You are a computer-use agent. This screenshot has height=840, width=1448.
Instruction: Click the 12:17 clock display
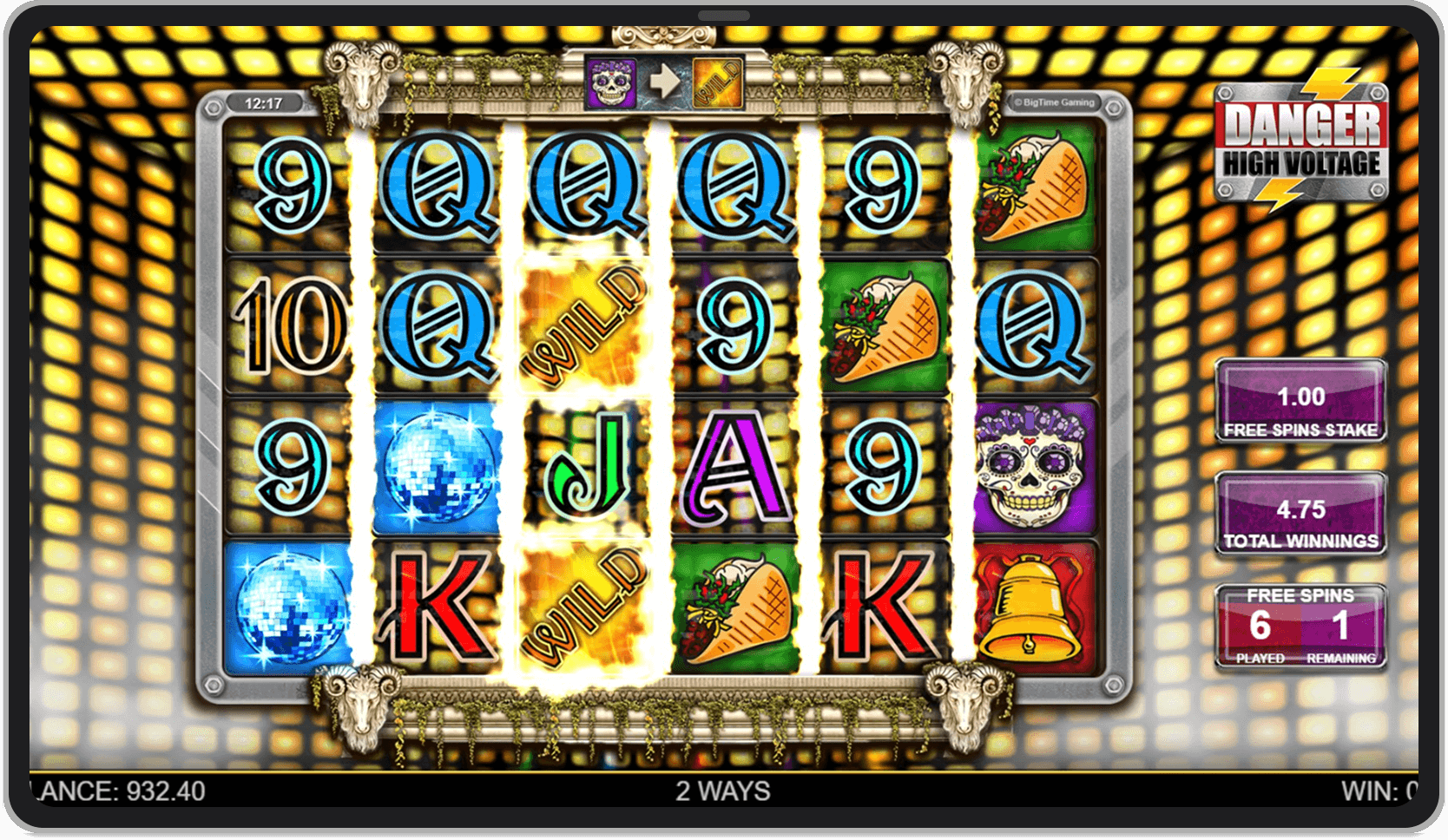(x=265, y=102)
